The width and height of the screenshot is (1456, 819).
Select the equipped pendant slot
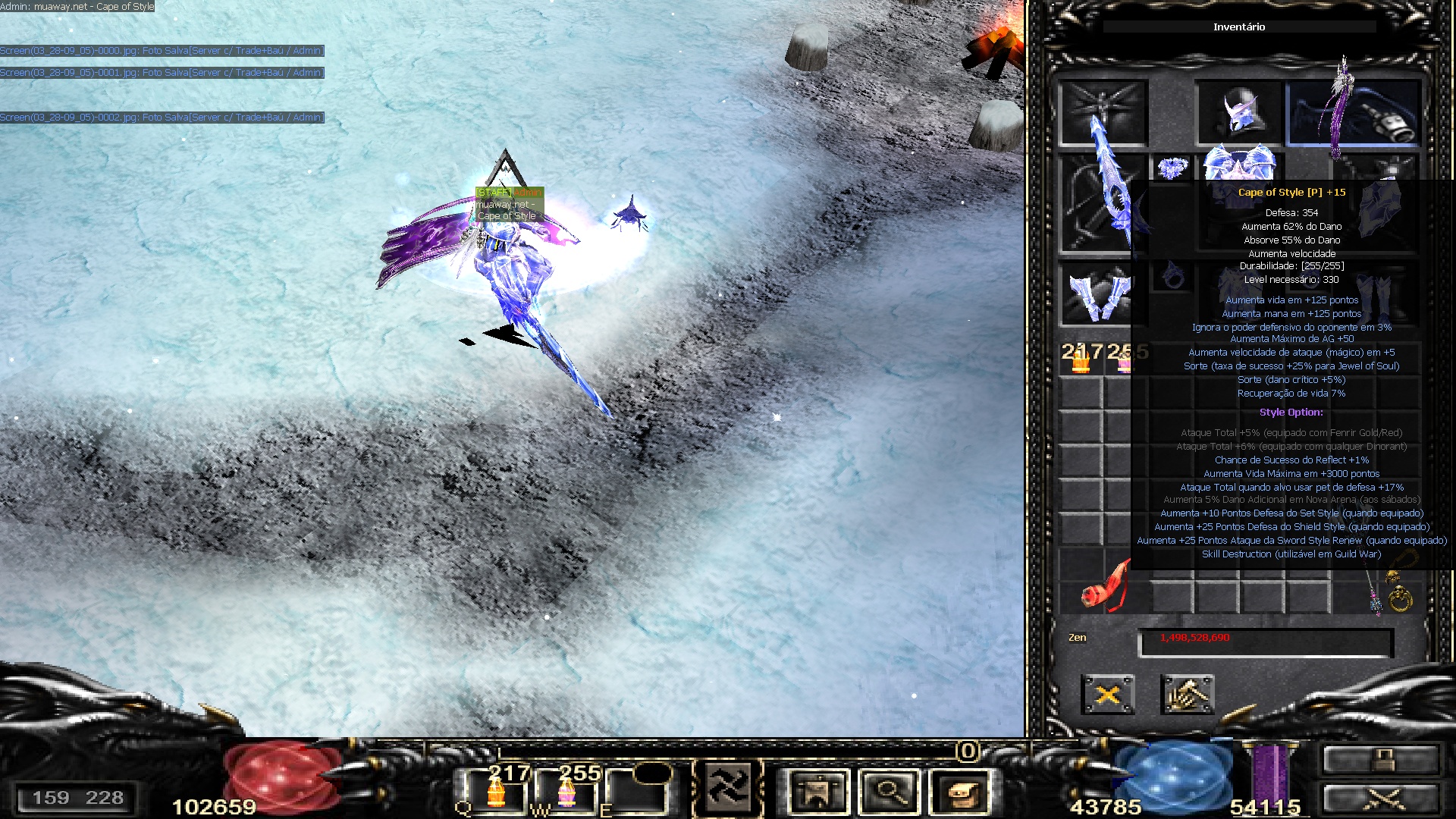[x=1172, y=167]
